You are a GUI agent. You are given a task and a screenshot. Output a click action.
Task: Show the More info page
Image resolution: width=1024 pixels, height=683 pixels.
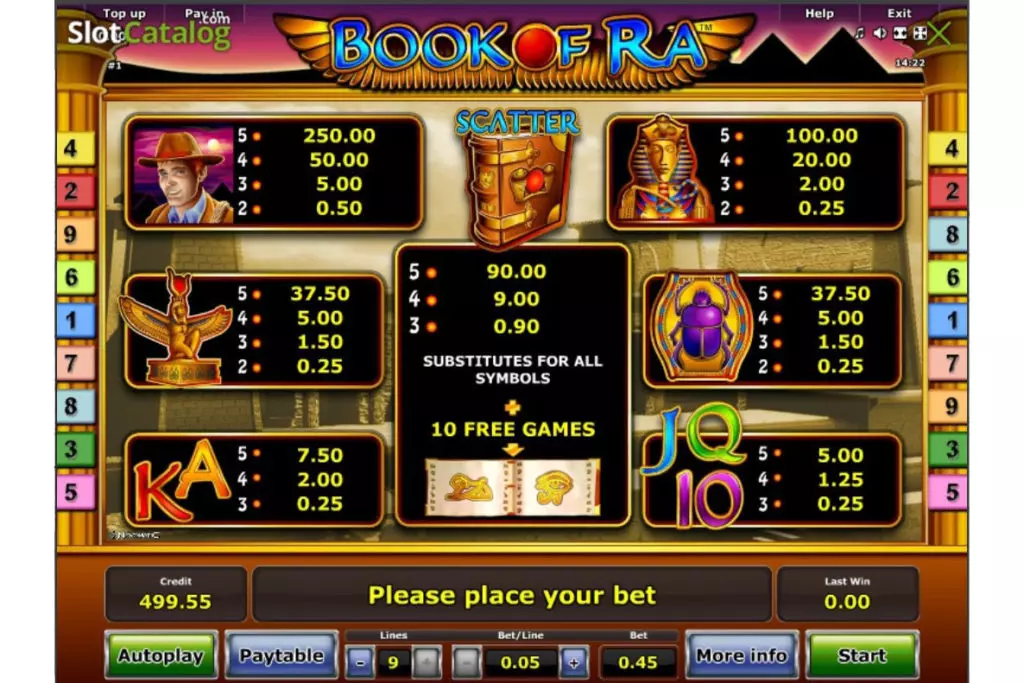coord(741,656)
